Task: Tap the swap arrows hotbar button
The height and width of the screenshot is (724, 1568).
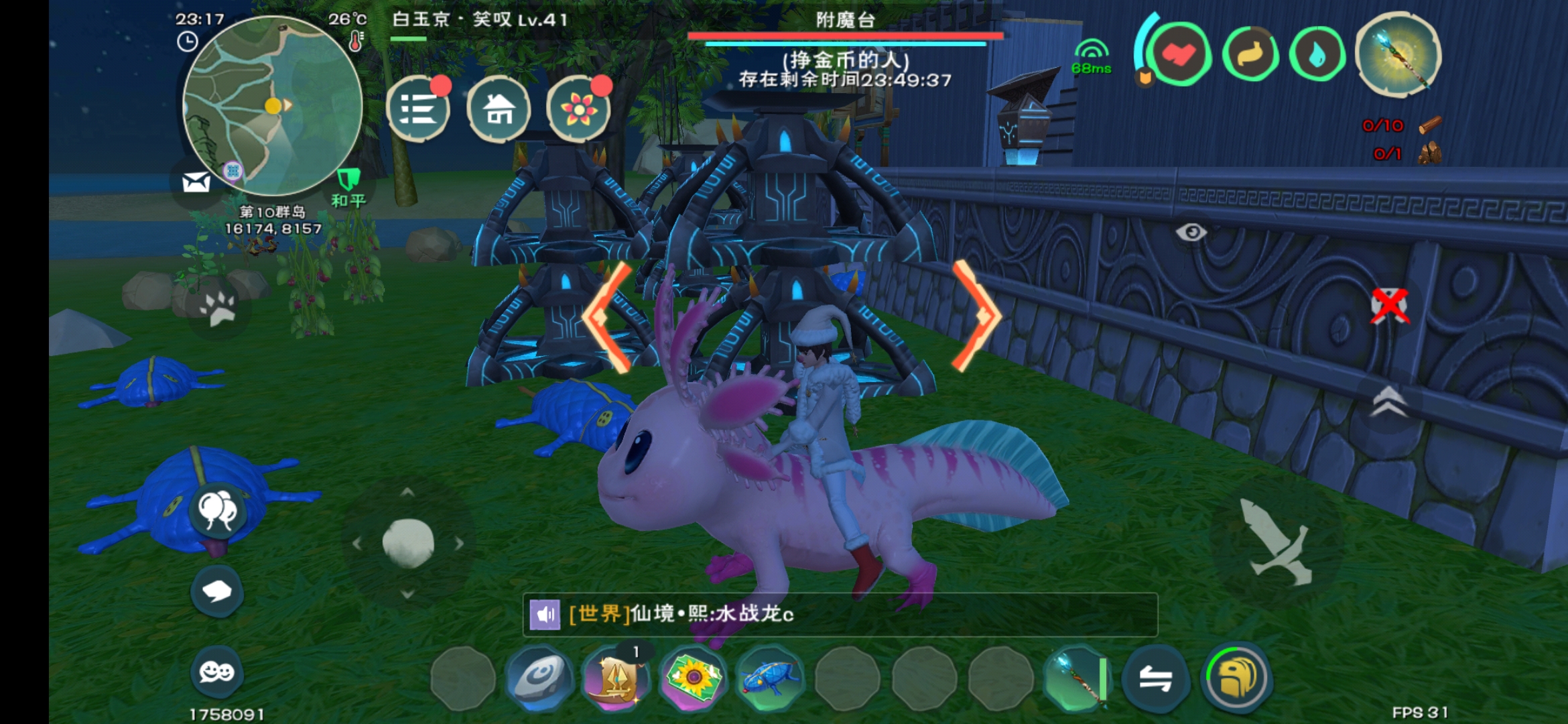Action: tap(1155, 678)
